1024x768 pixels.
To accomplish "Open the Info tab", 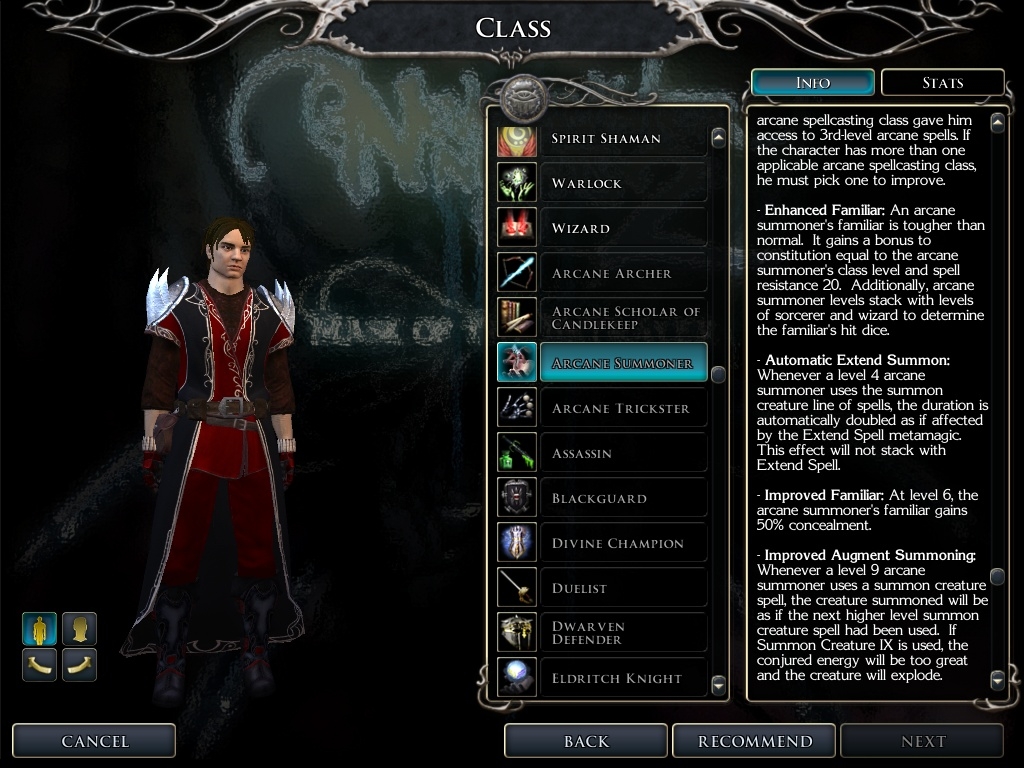I will coord(812,83).
